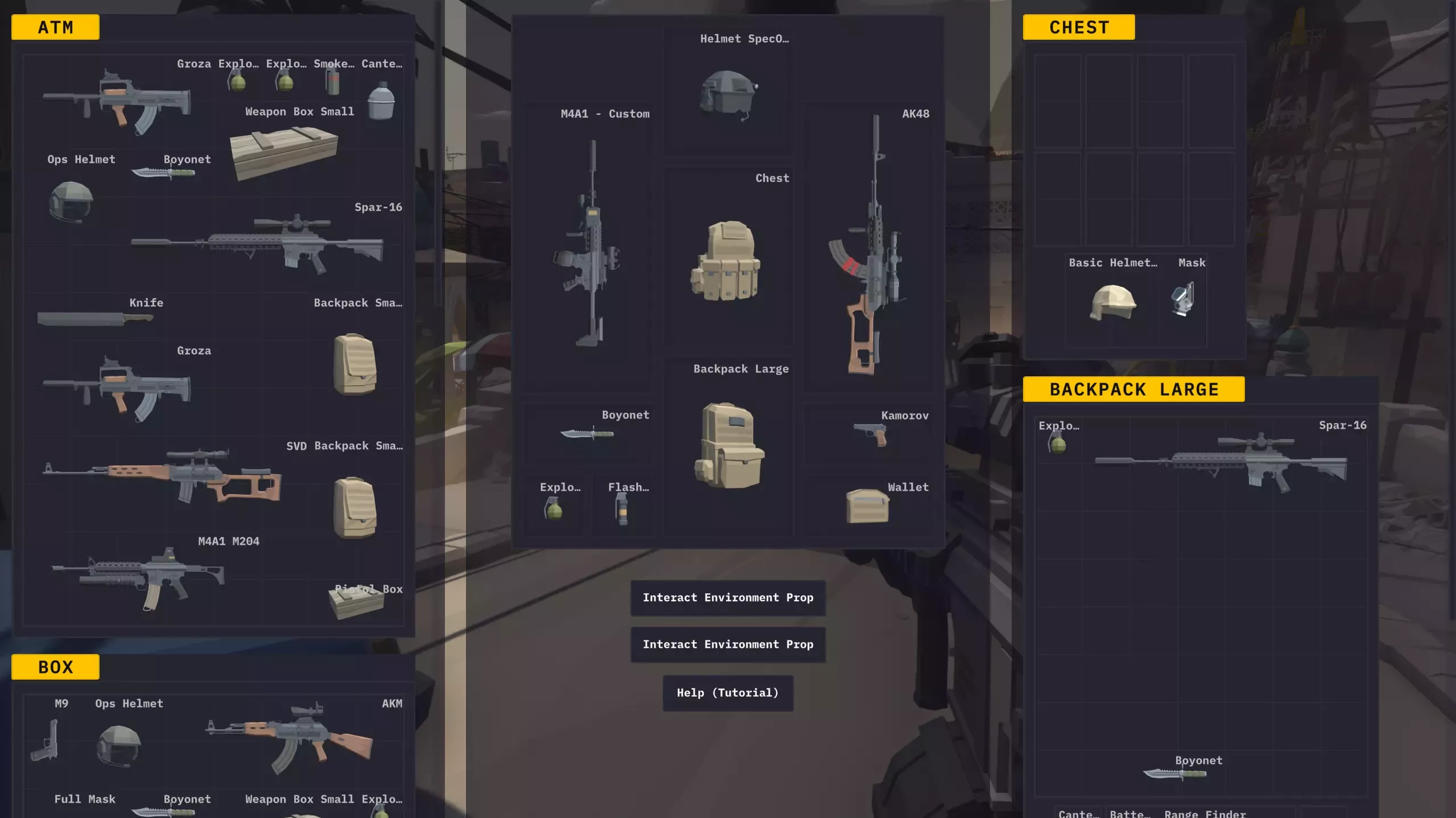
Task: Select the equipped Flash grenade slot
Action: pos(622,507)
